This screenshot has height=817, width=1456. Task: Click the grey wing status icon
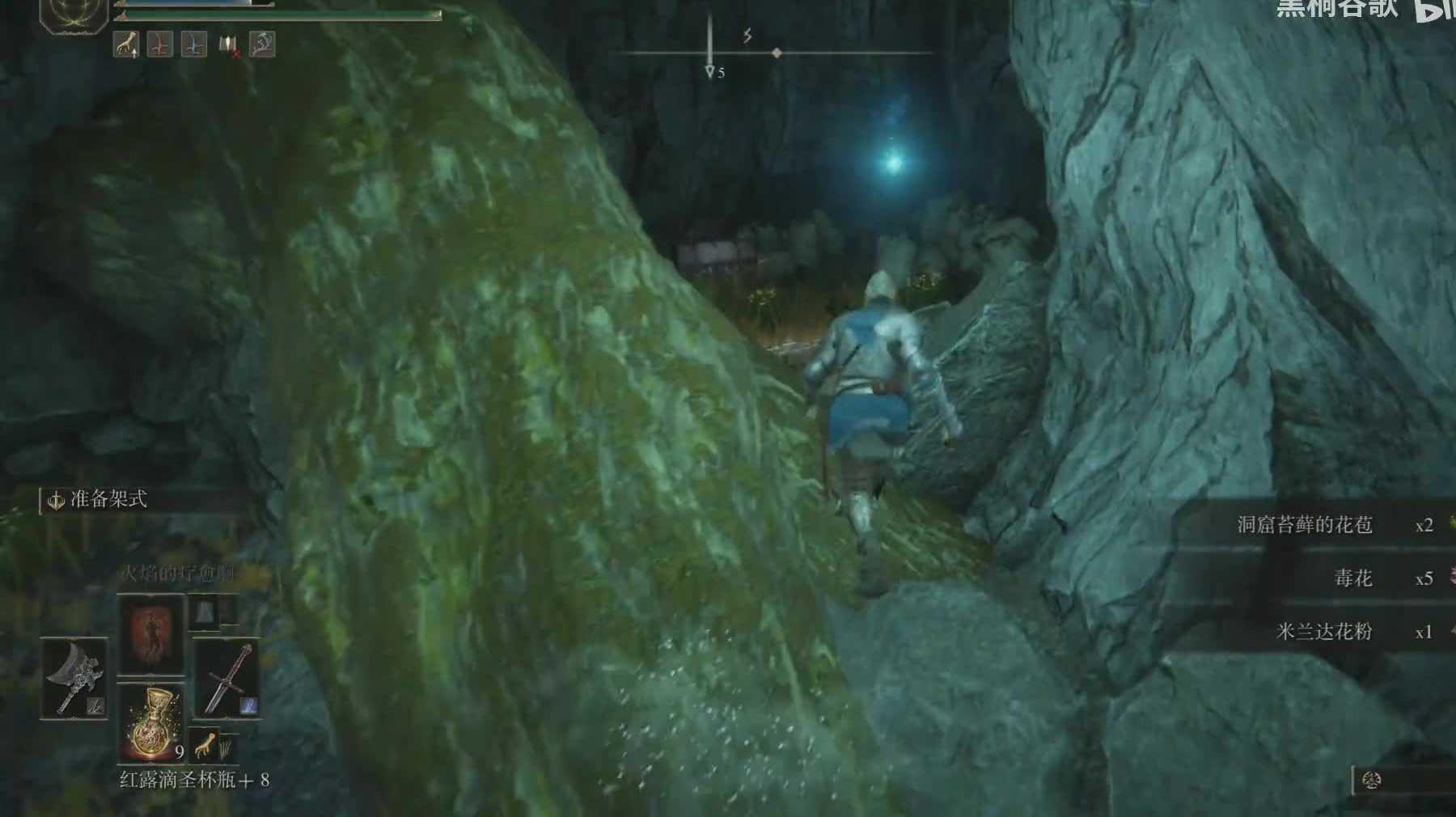[x=261, y=44]
